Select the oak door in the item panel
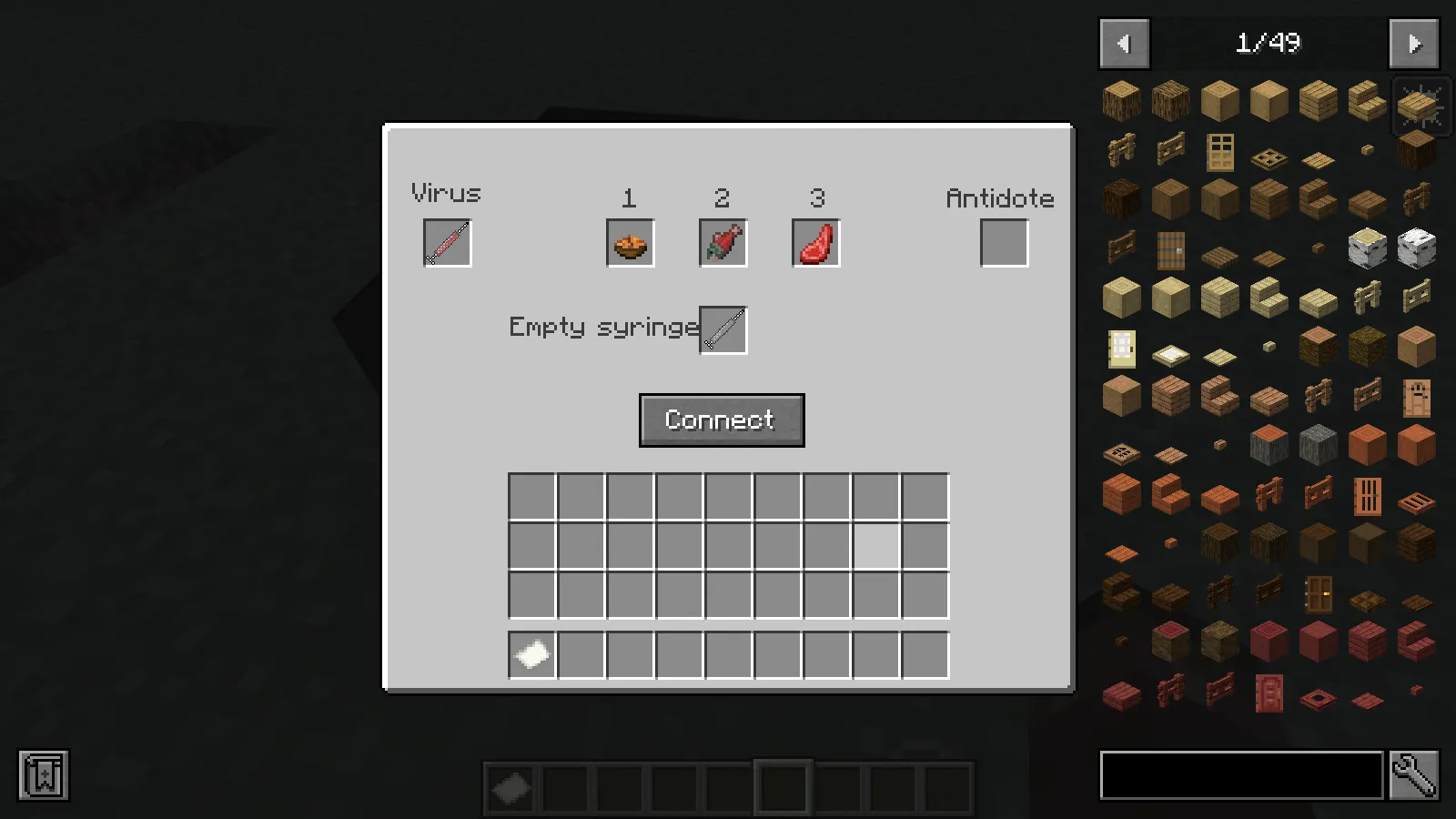Viewport: 1456px width, 819px height. coord(1220,151)
